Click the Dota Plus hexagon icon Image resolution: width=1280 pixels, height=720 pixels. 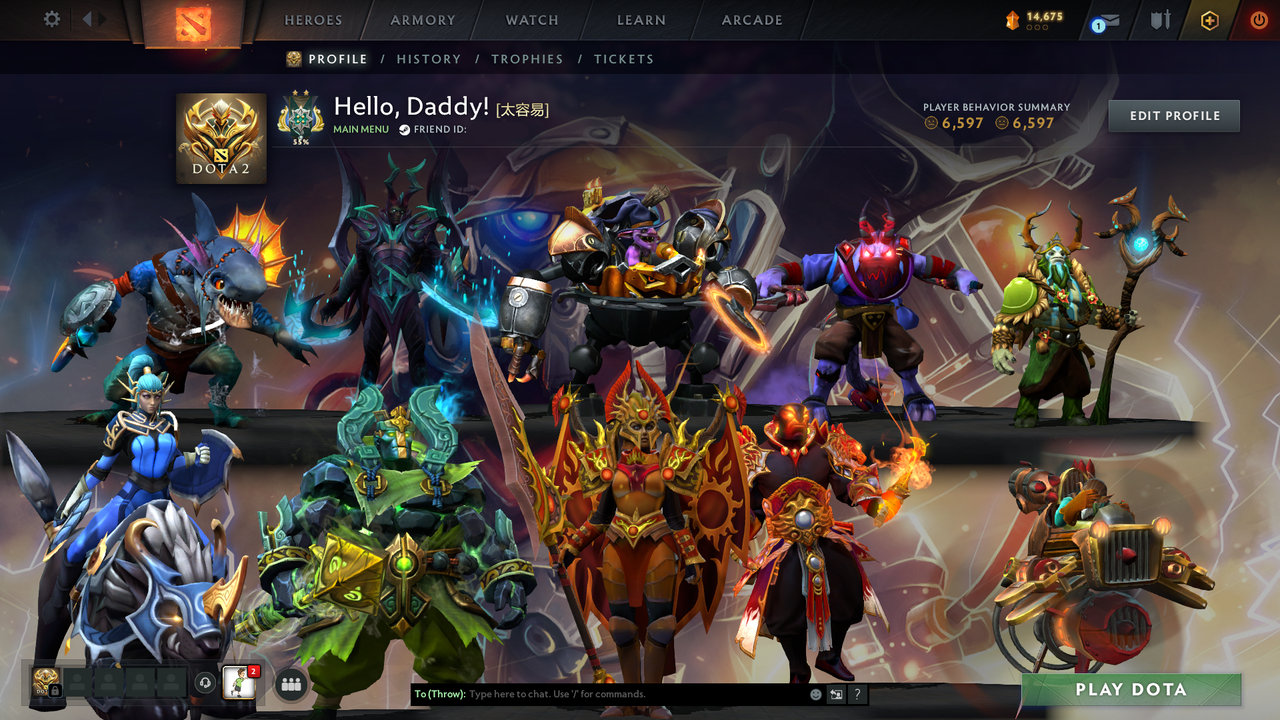pyautogui.click(x=1210, y=21)
